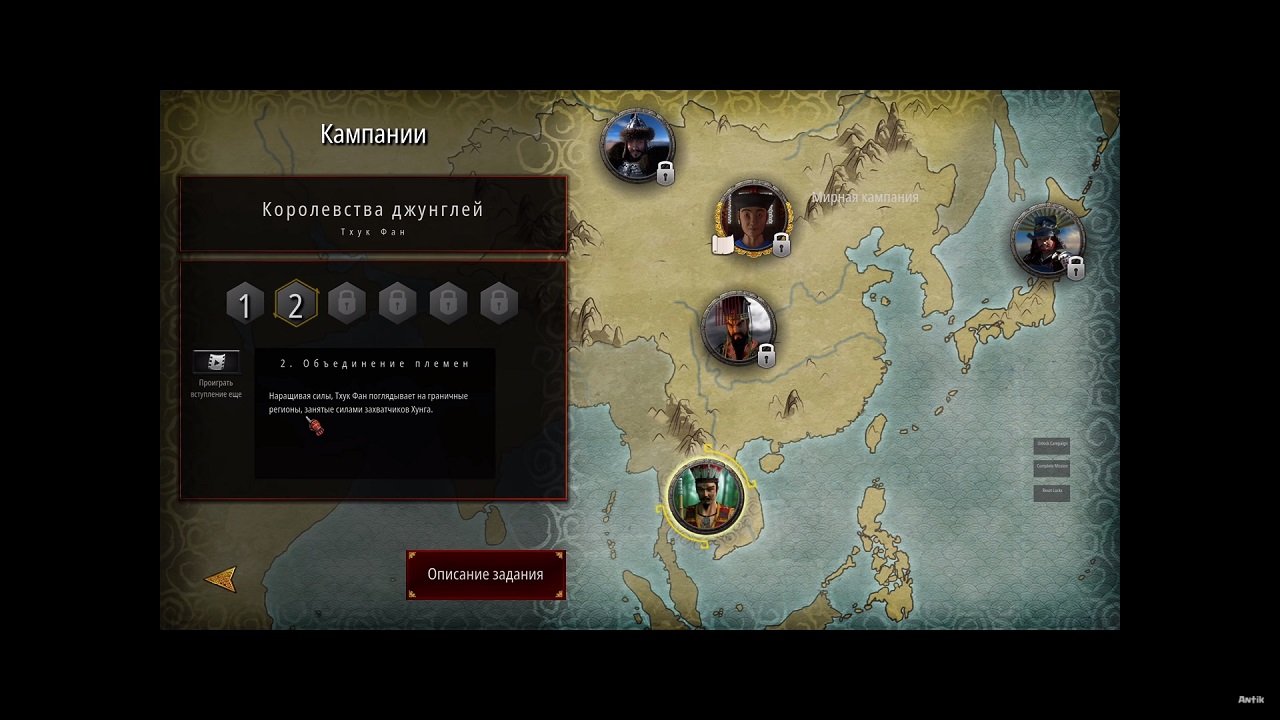Click the first locked mission hexagon
This screenshot has width=1280, height=720.
click(346, 304)
